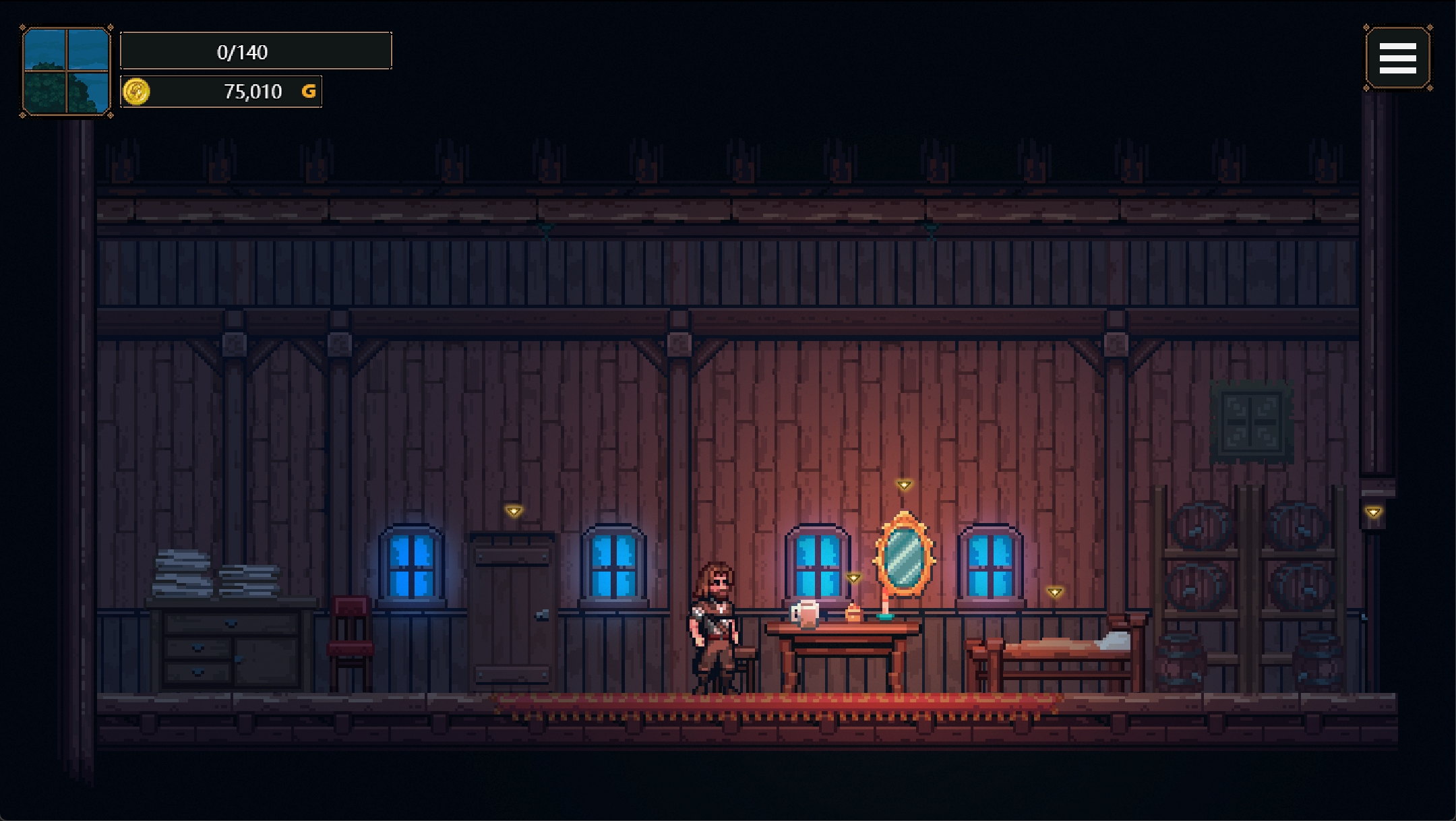
Task: Open the hamburger menu
Action: coord(1397,58)
